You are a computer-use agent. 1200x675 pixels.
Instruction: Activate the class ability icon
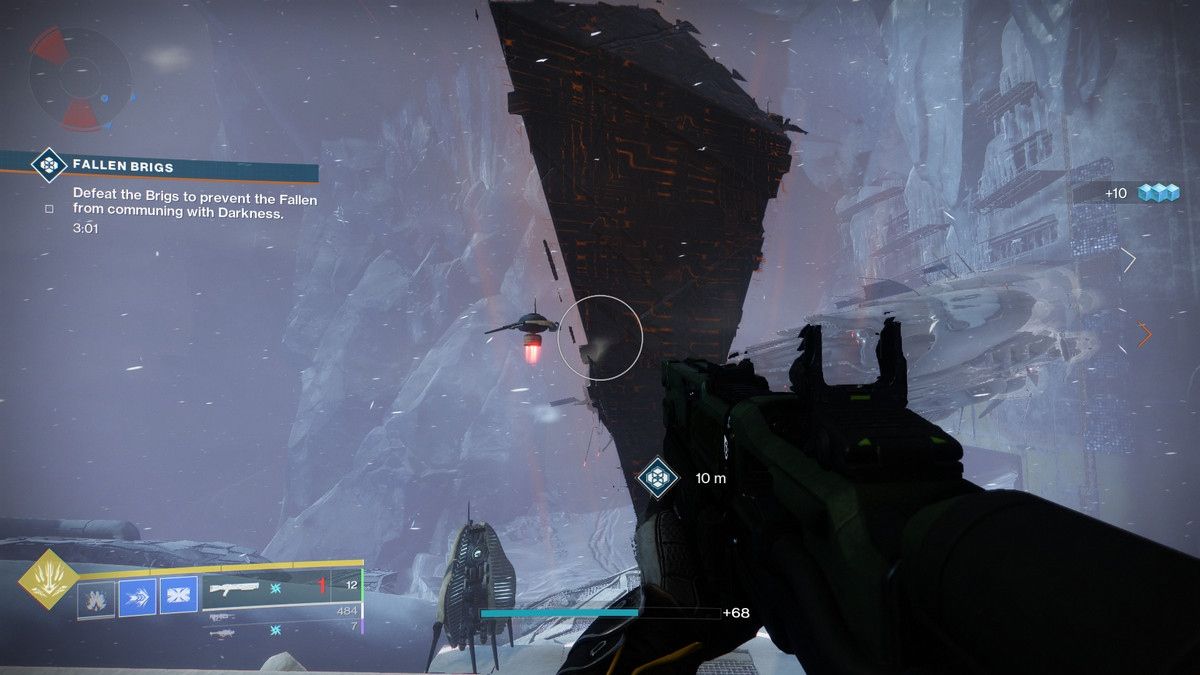click(x=179, y=598)
